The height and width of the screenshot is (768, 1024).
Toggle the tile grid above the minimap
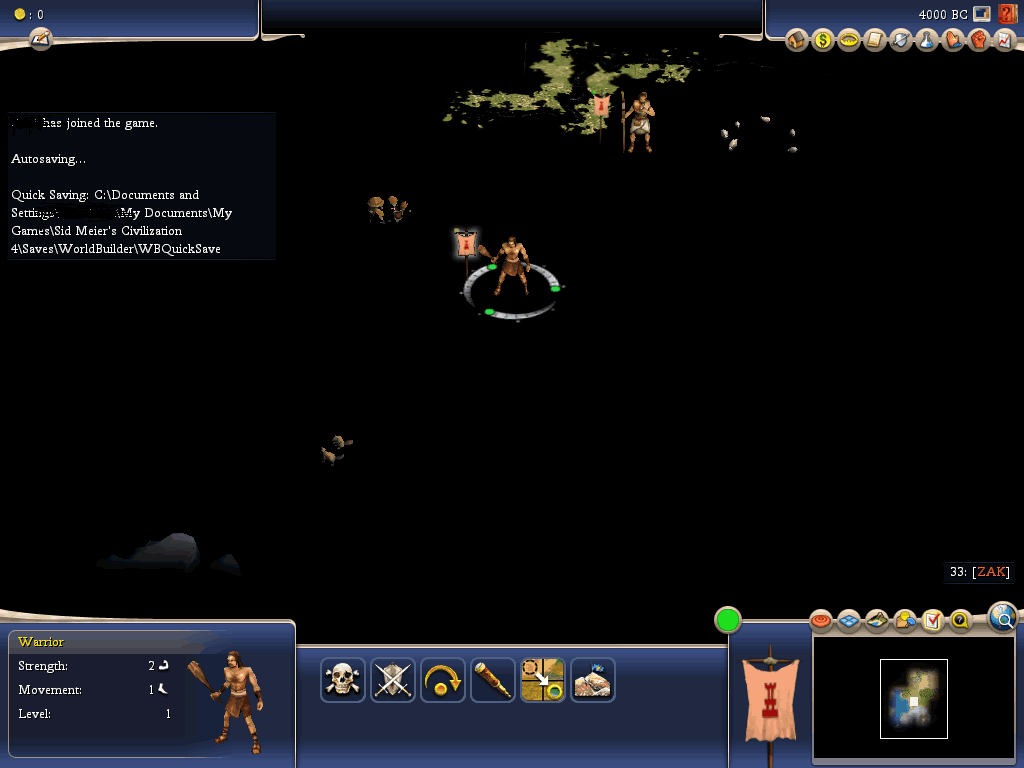pos(849,621)
